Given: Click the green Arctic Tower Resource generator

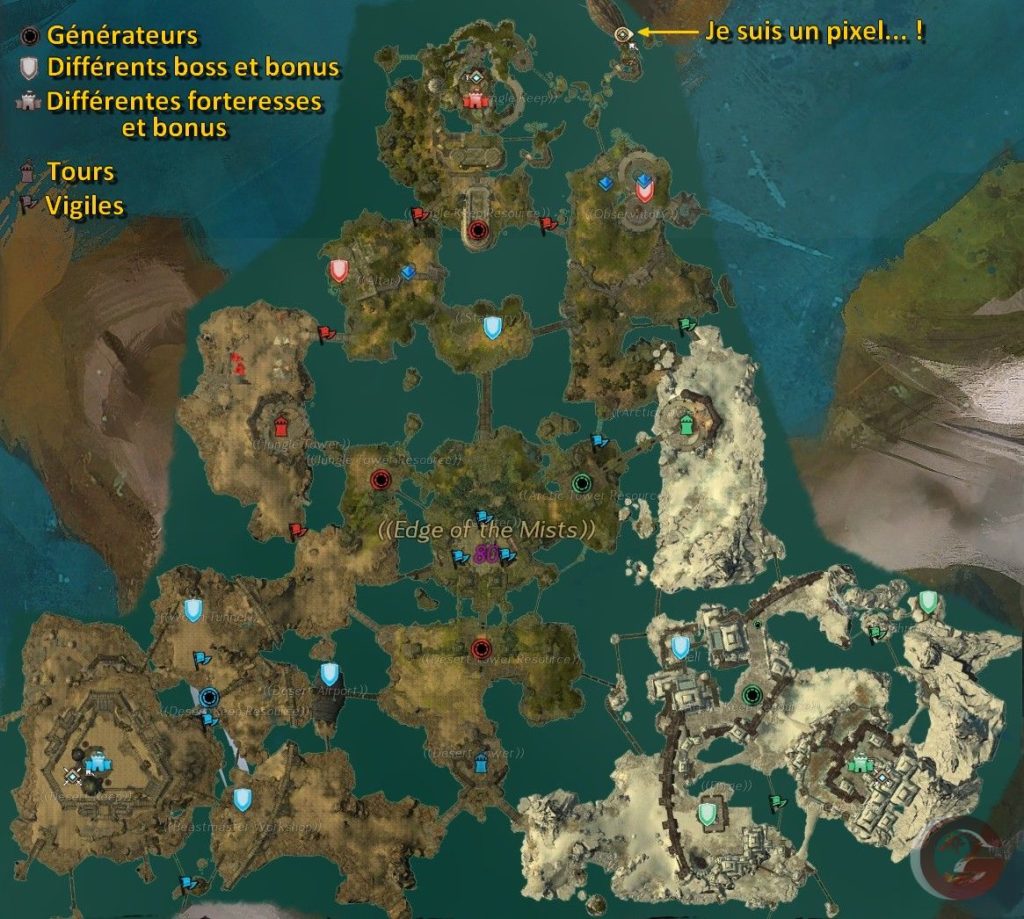Looking at the screenshot, I should click(581, 482).
